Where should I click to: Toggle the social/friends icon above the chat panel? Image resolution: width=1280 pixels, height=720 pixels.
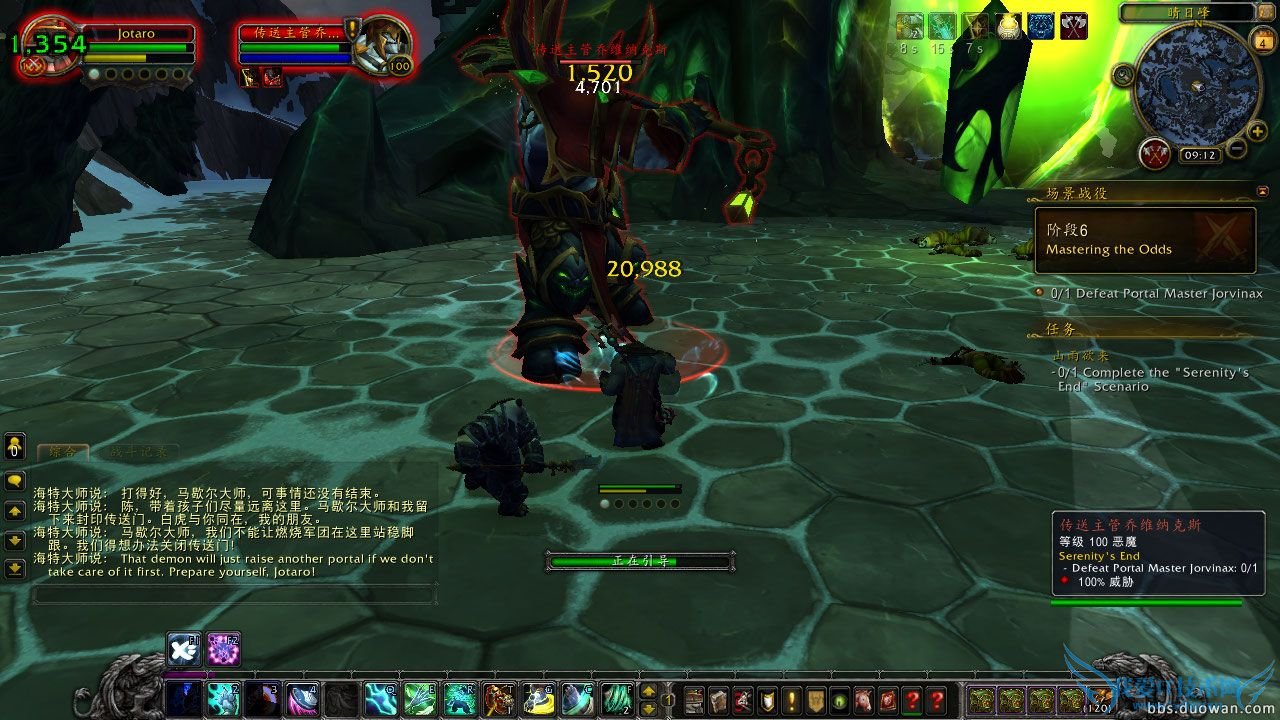(x=14, y=448)
